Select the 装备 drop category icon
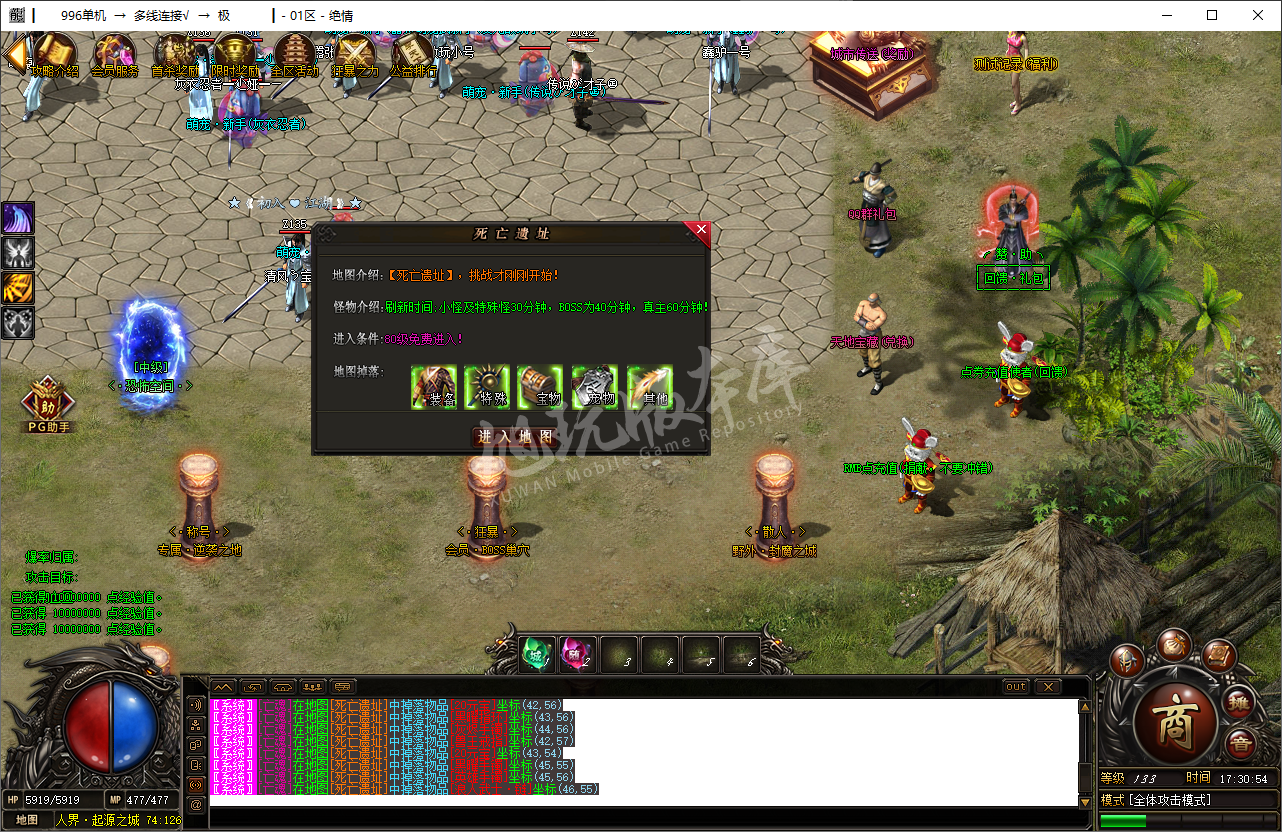1282x832 pixels. [435, 387]
